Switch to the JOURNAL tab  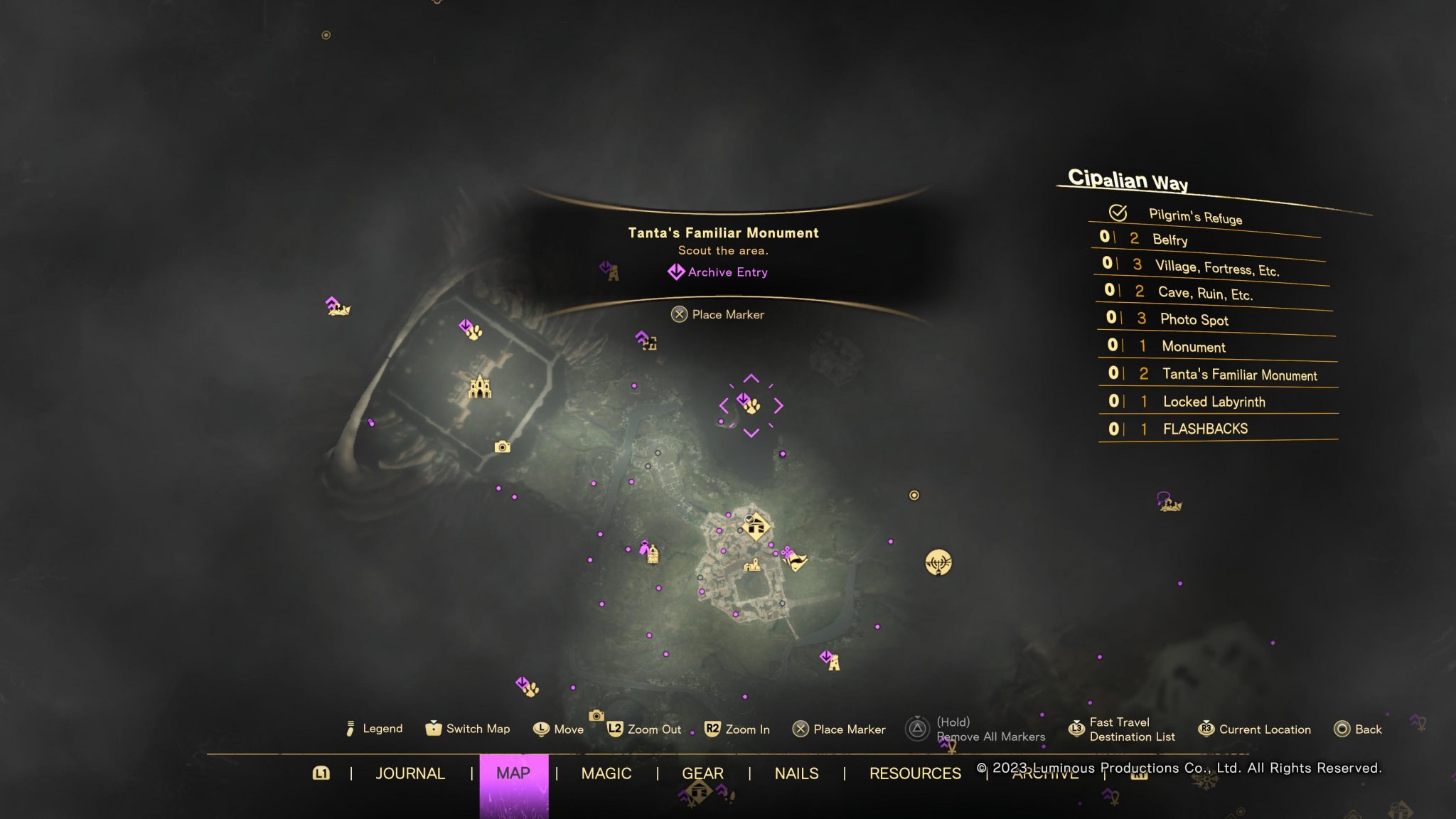[411, 773]
